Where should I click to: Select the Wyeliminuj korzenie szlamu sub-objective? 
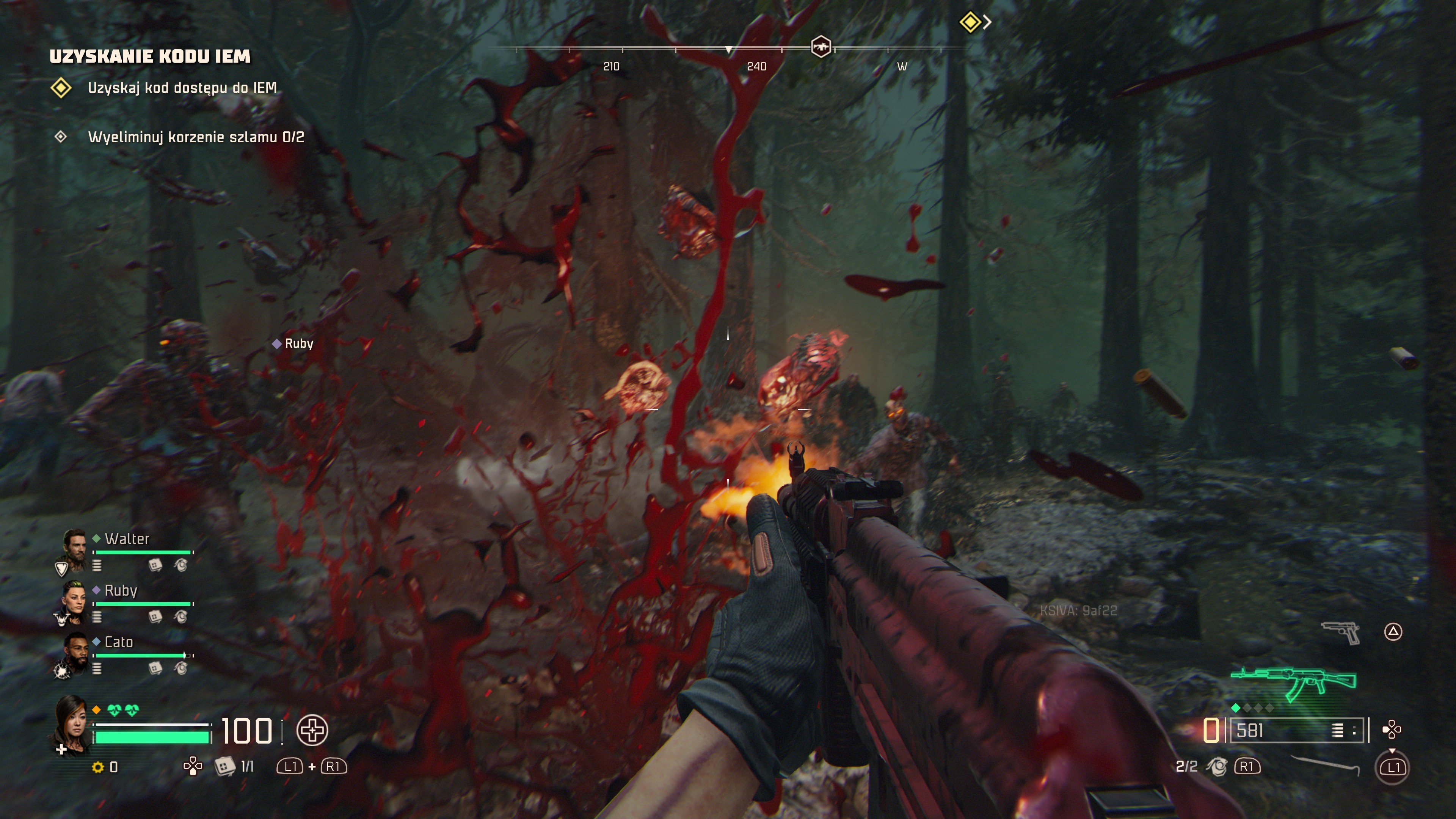pyautogui.click(x=196, y=137)
